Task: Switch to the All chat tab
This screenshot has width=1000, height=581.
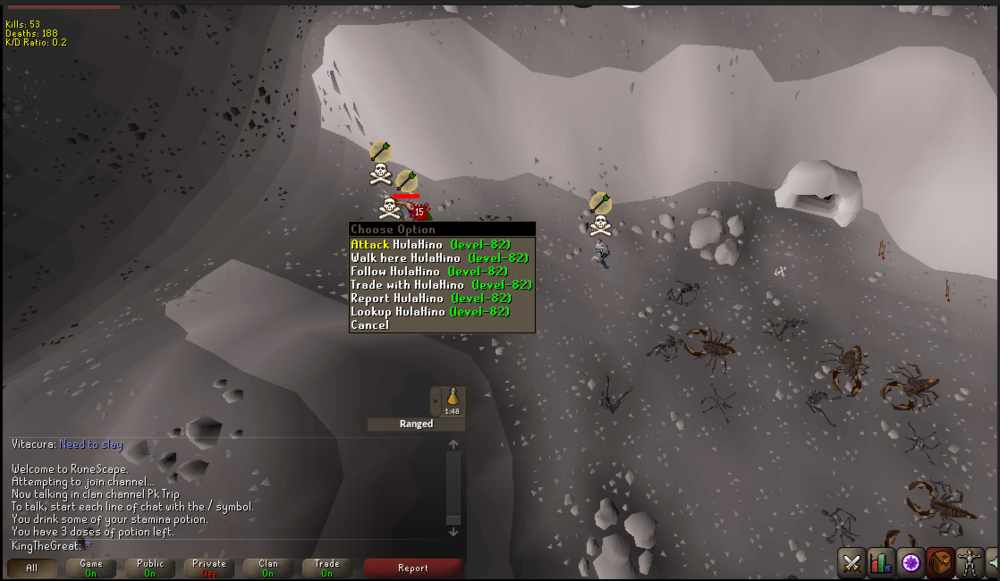Action: coord(32,568)
